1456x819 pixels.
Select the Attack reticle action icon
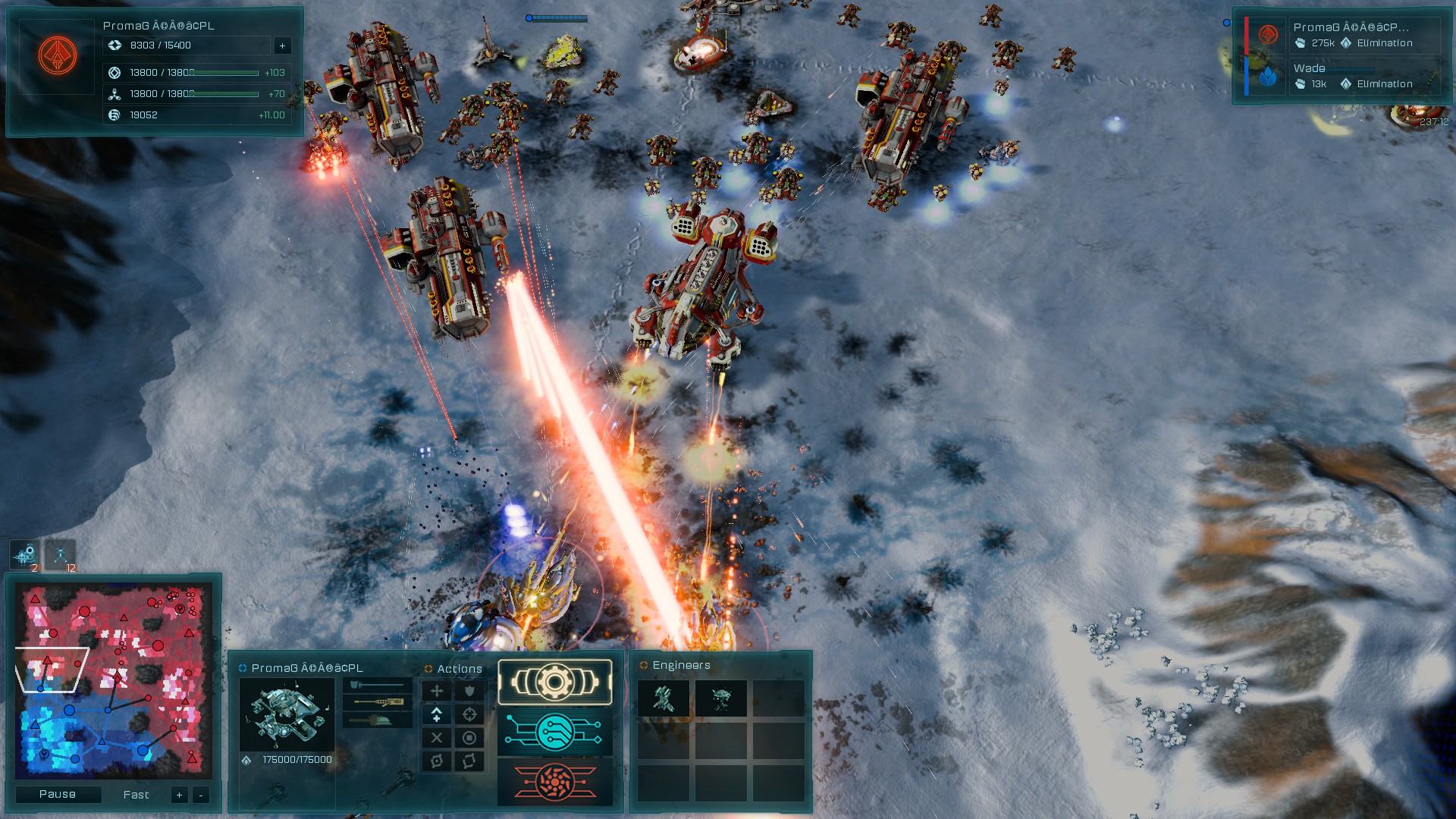coord(470,714)
